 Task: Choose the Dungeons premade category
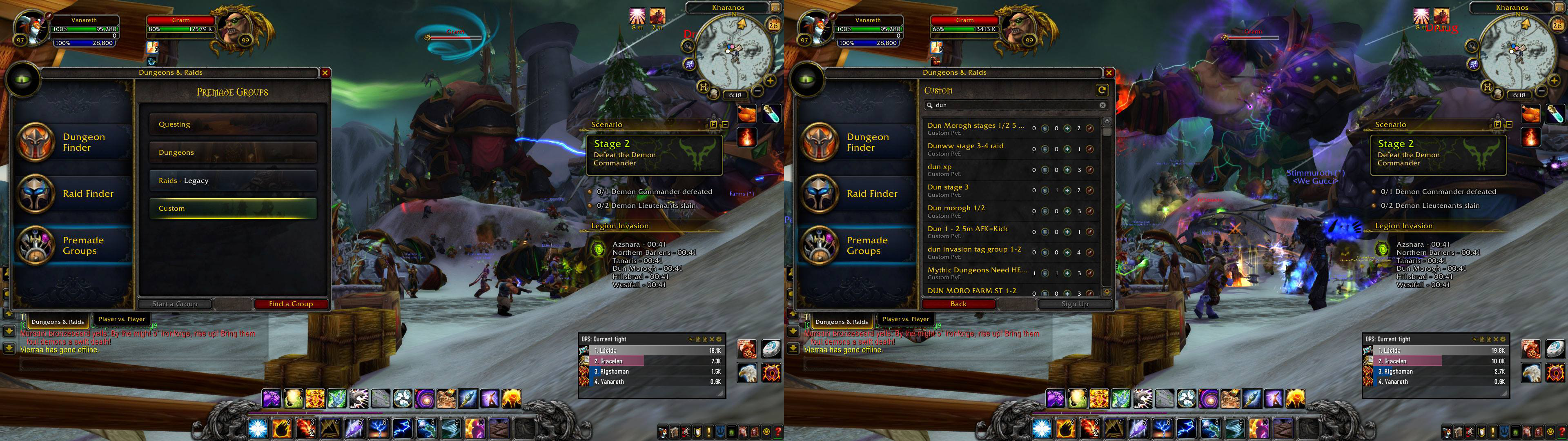point(233,152)
